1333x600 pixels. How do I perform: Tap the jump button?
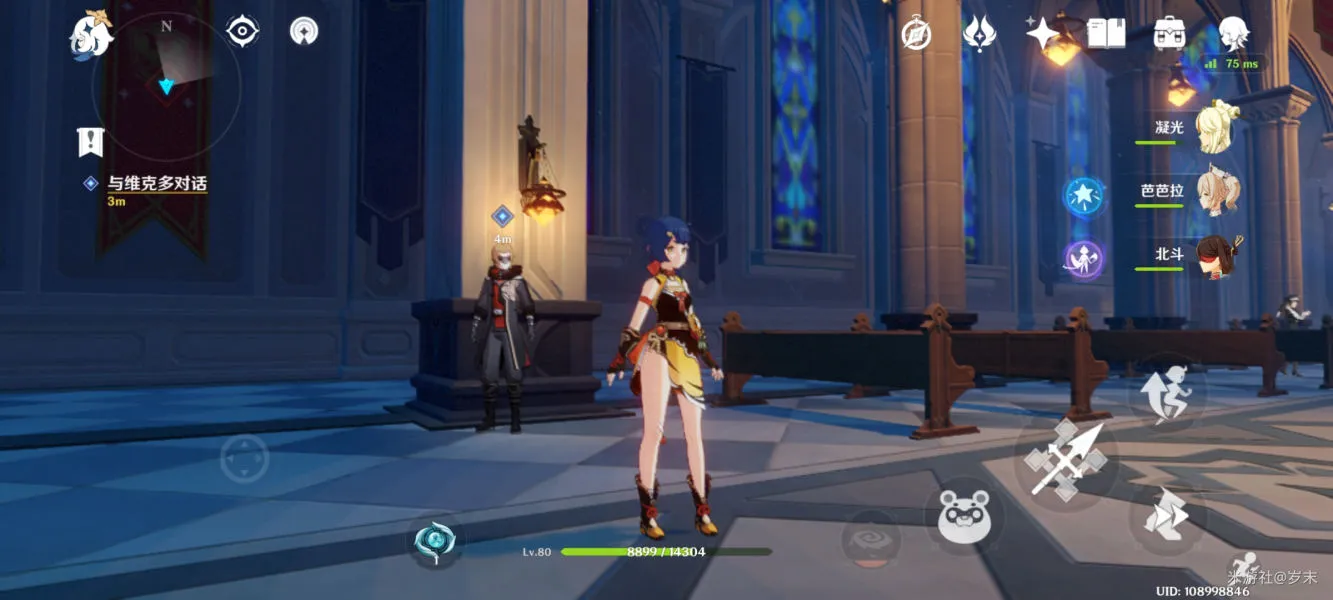point(1168,390)
